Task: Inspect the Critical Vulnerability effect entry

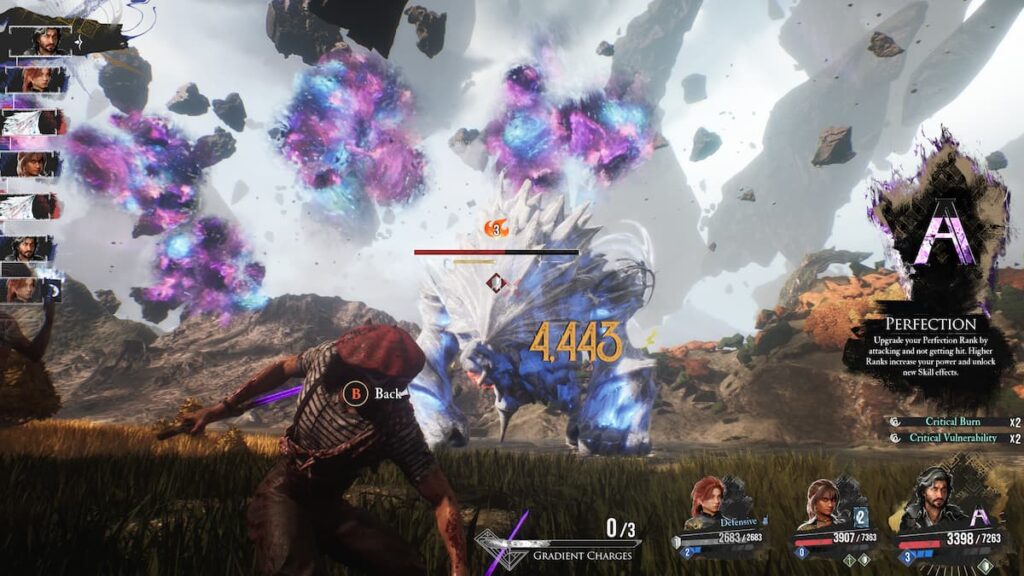Action: pos(951,438)
